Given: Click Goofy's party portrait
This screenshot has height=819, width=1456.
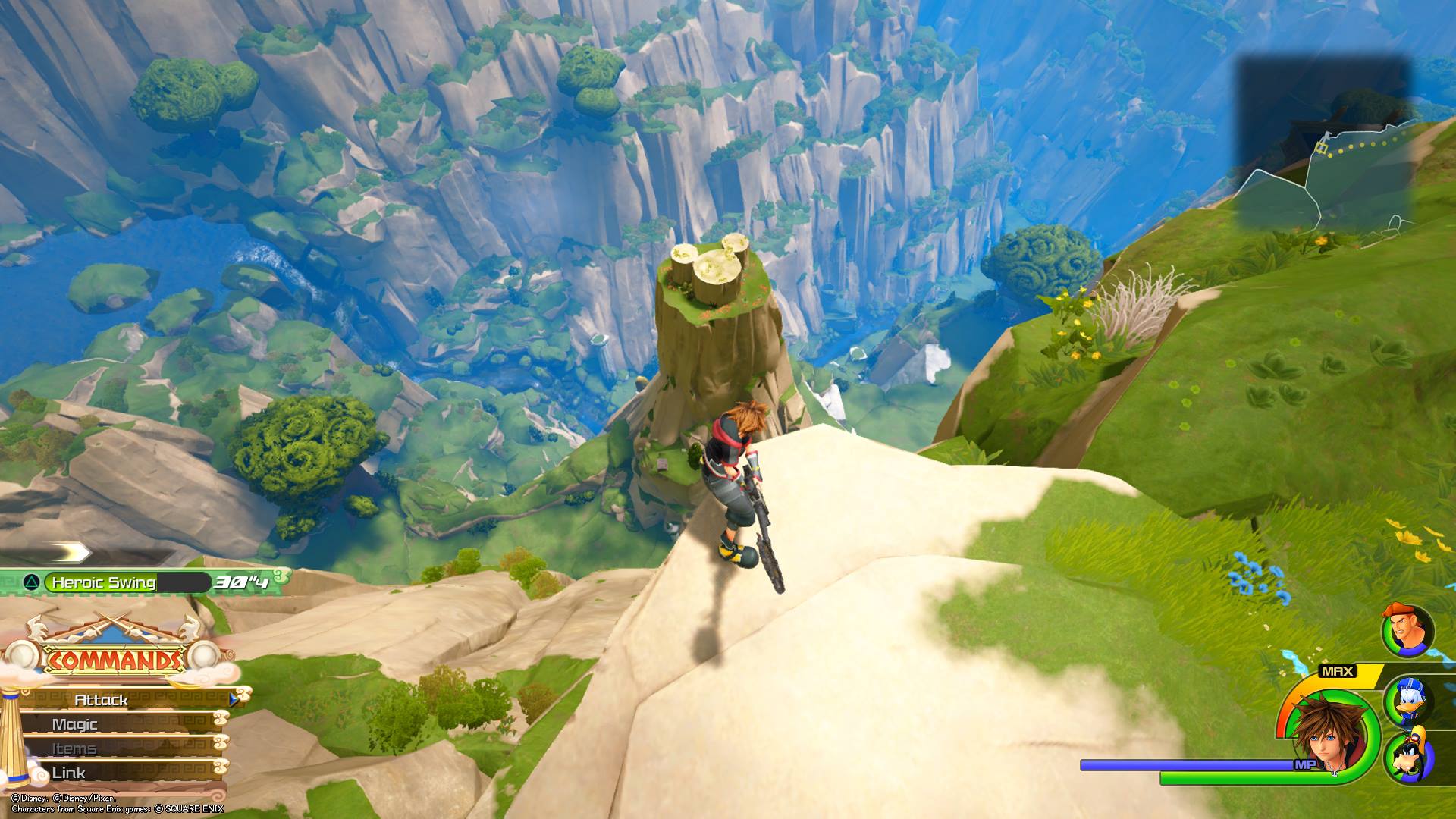Looking at the screenshot, I should (x=1410, y=755).
